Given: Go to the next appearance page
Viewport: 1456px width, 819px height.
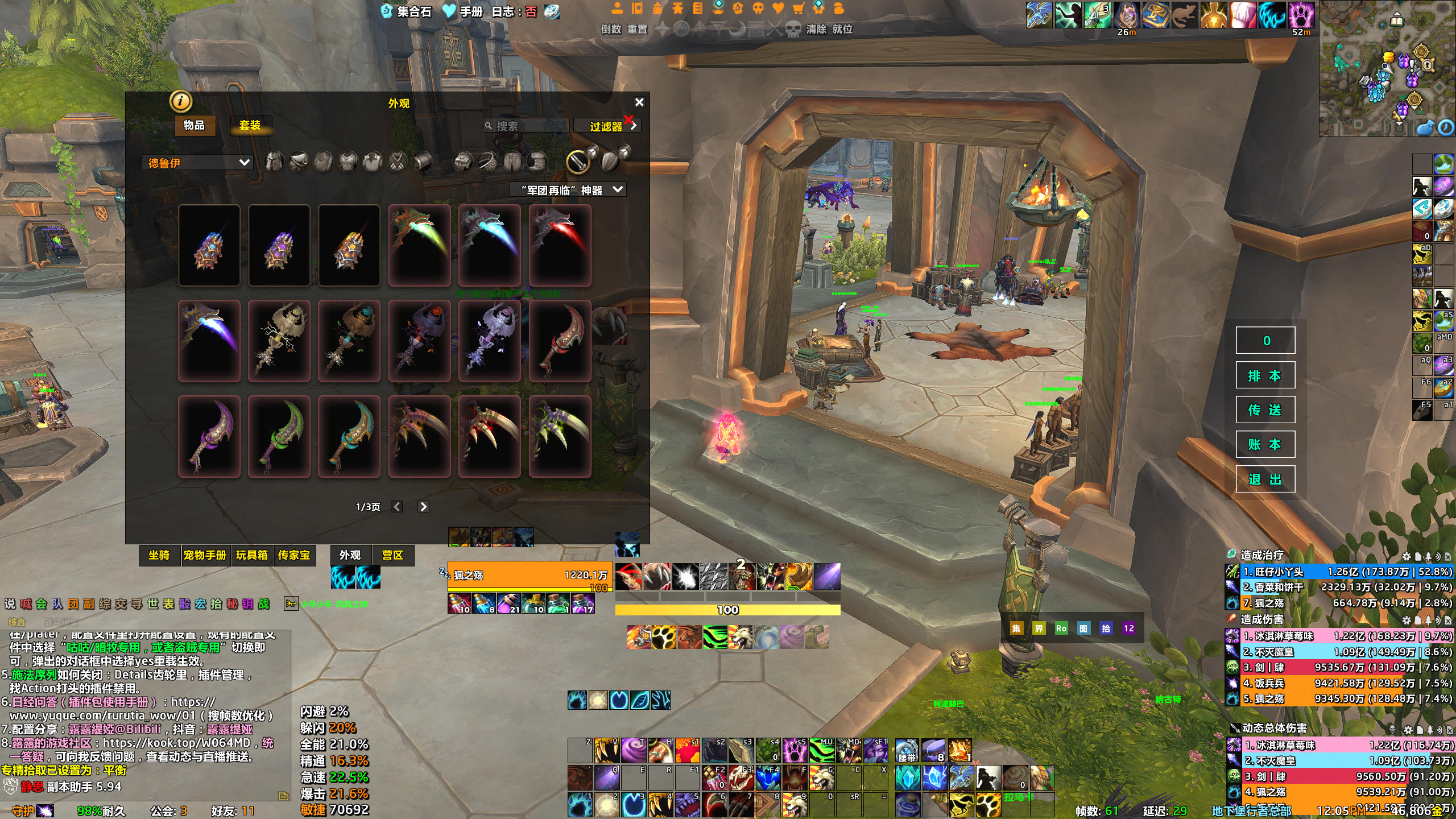Looking at the screenshot, I should click(x=423, y=507).
